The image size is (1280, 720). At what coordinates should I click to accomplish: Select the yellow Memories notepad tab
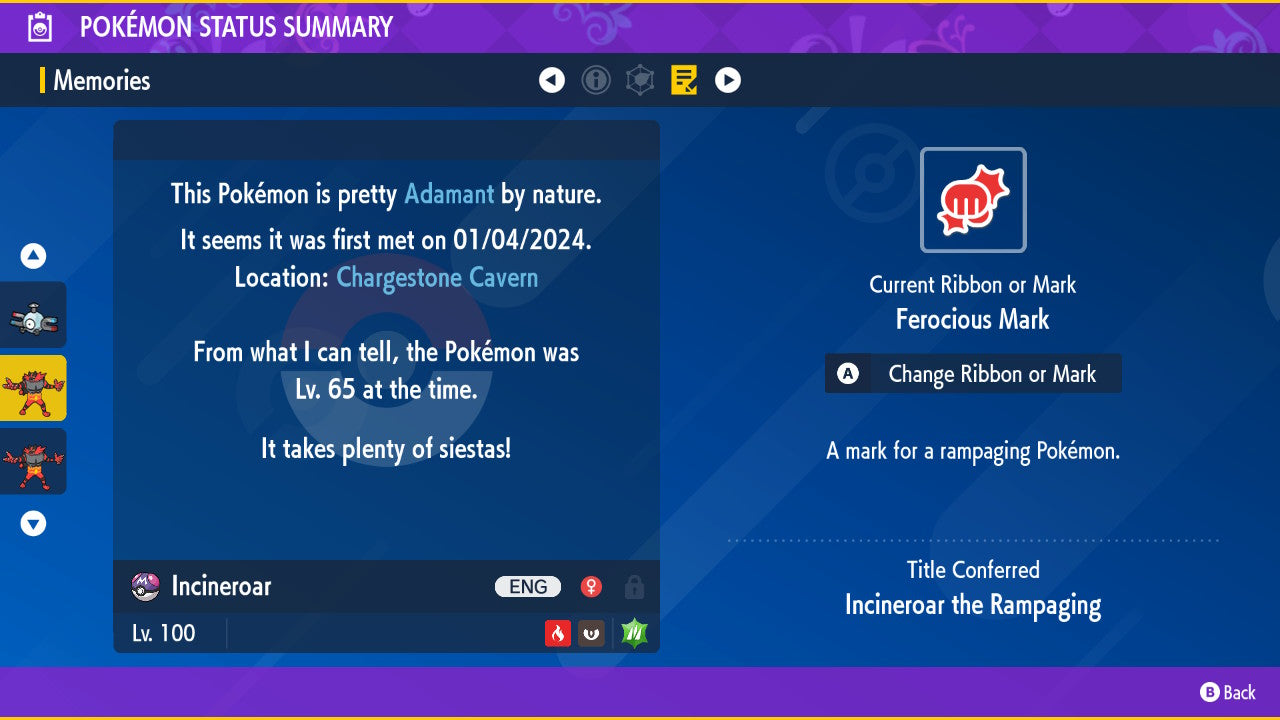(x=684, y=80)
